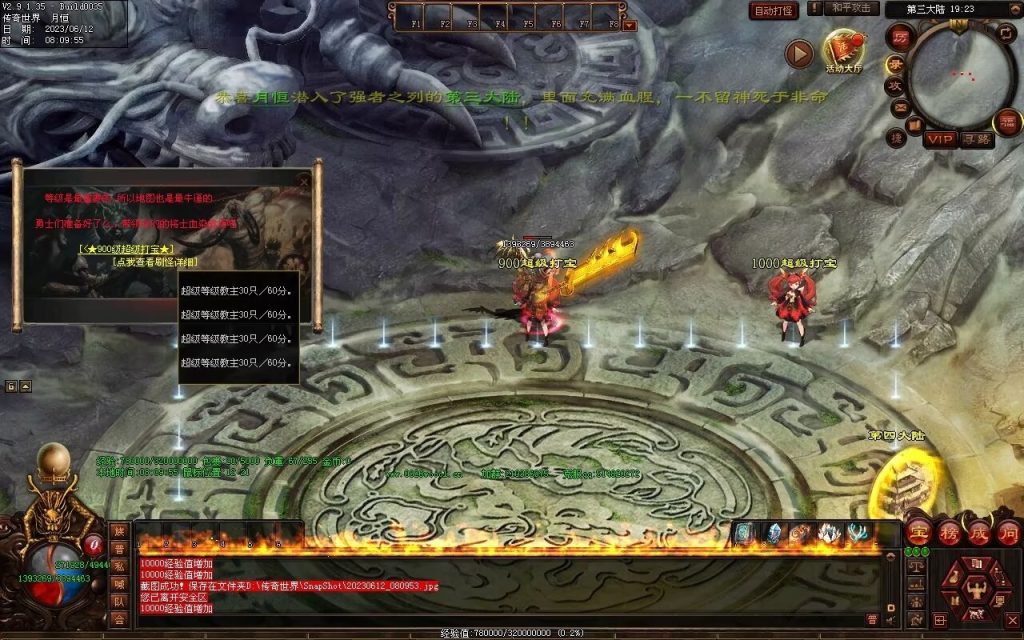This screenshot has height=640, width=1024.
Task: Click the mail envelope icon
Action: coord(900,108)
